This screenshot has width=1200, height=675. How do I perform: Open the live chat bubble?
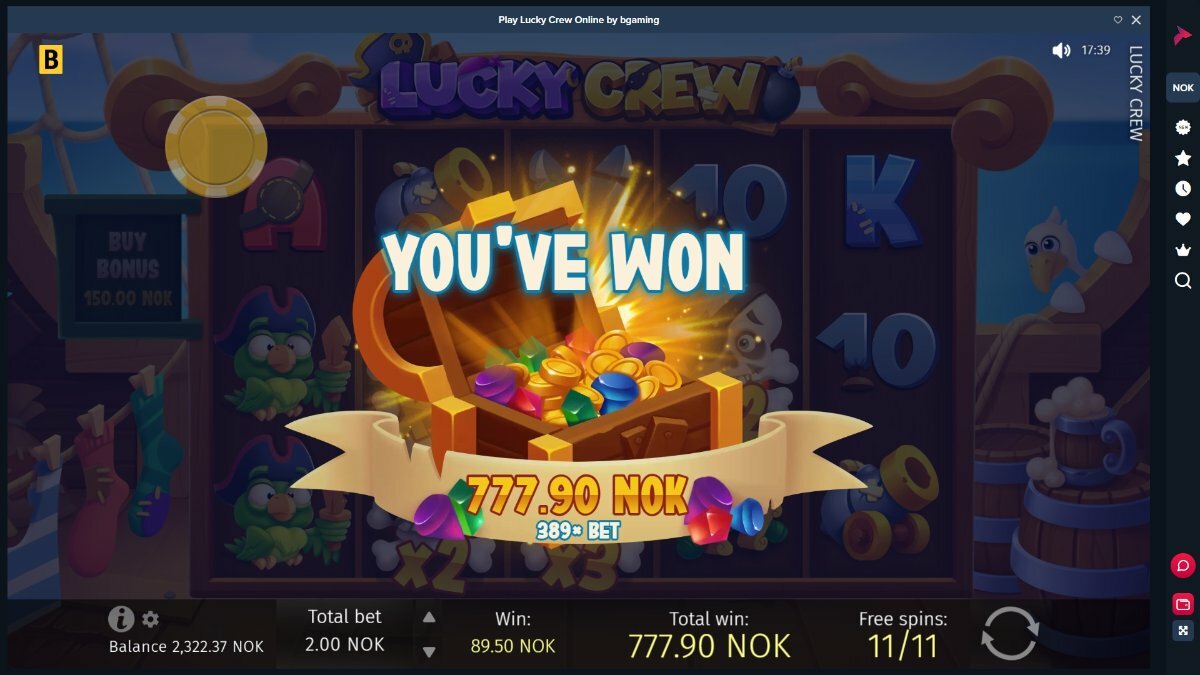1183,566
